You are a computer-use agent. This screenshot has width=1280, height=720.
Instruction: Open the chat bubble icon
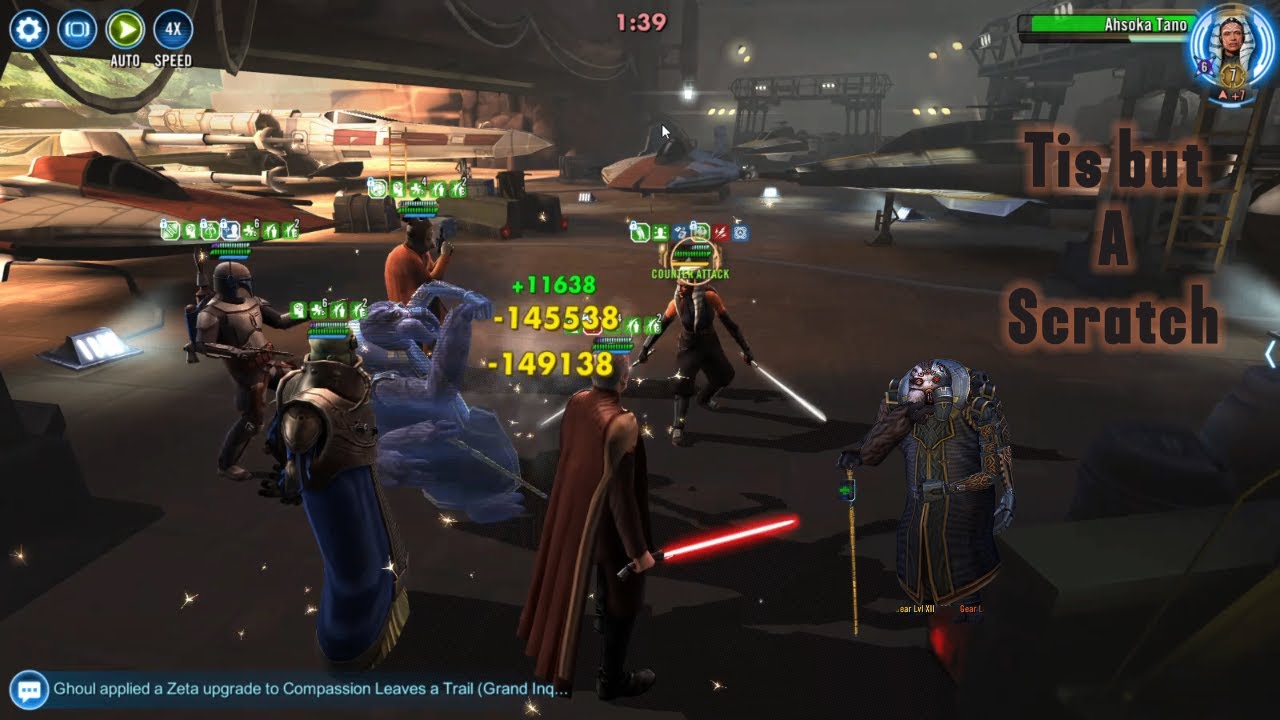point(30,689)
